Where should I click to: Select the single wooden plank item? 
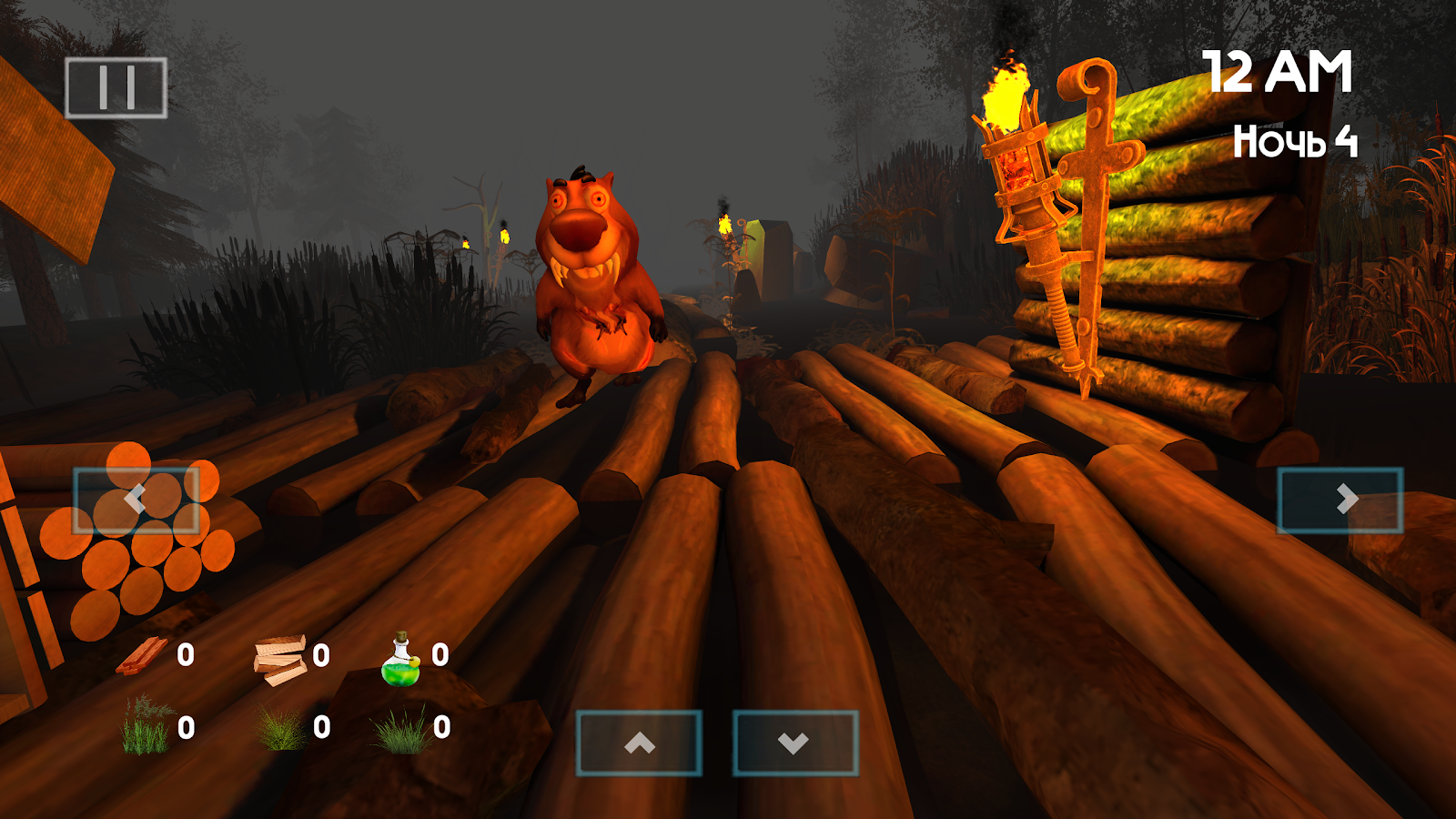click(x=143, y=656)
